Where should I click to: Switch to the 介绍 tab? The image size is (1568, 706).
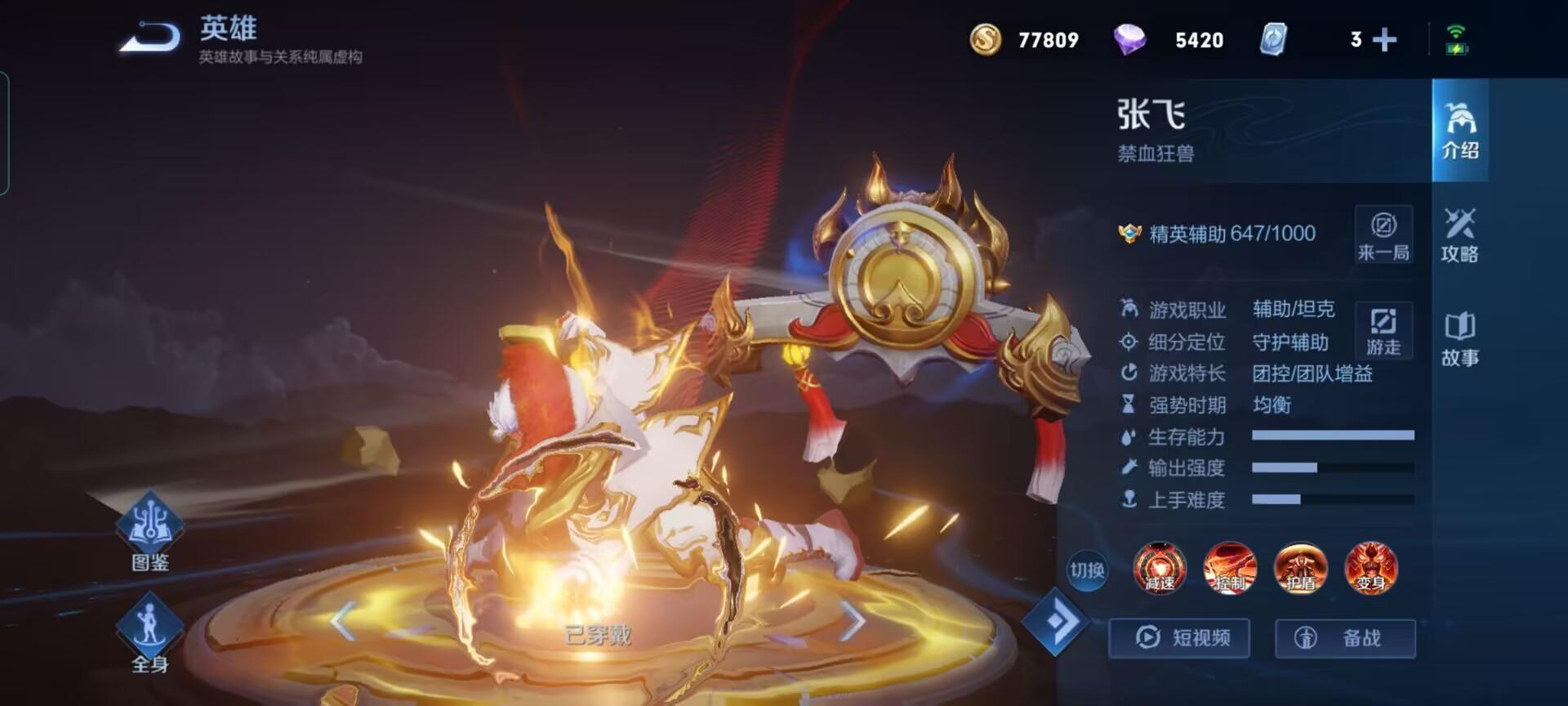pos(1459,131)
